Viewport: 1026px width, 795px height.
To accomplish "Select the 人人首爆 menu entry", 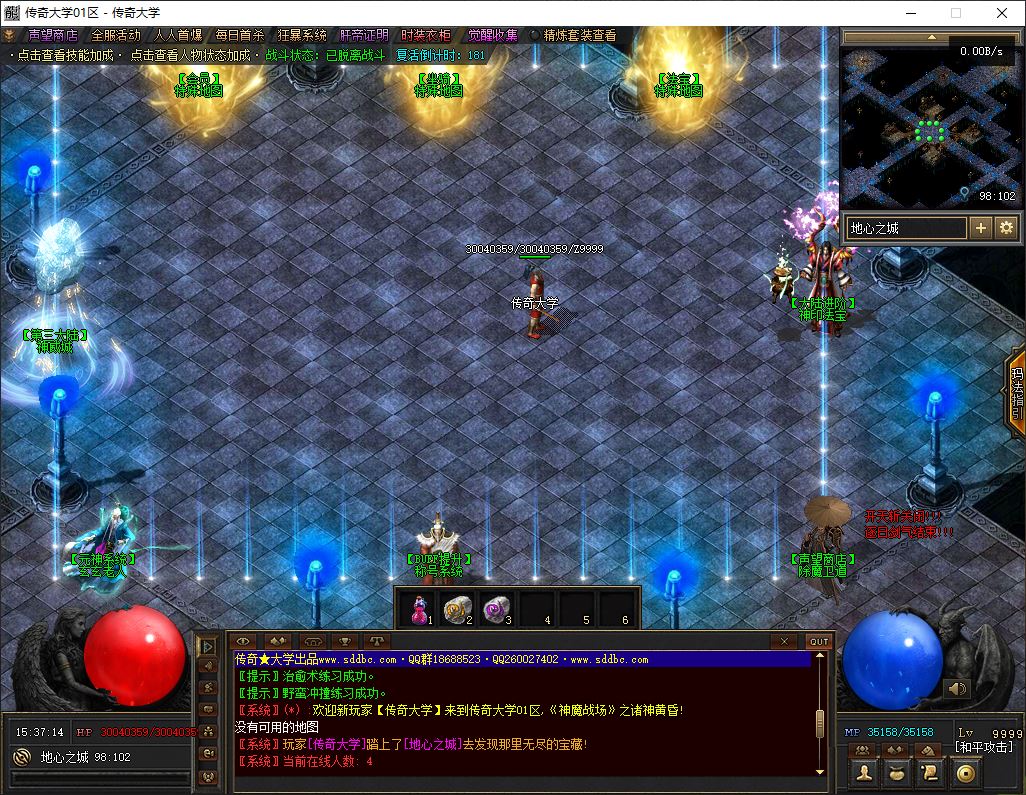I will [x=178, y=35].
